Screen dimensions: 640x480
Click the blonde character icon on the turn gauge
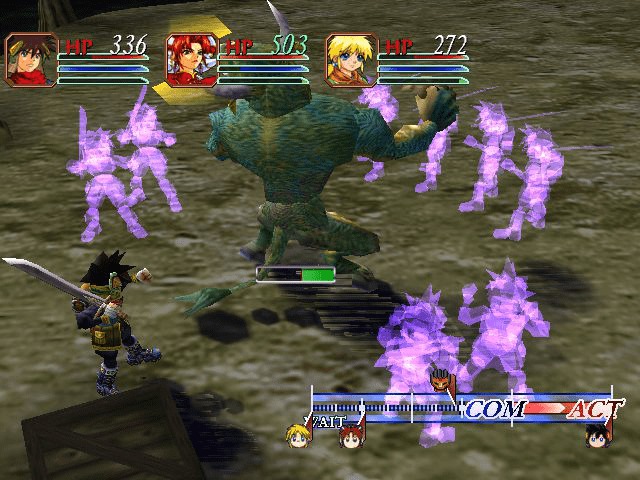(x=299, y=436)
